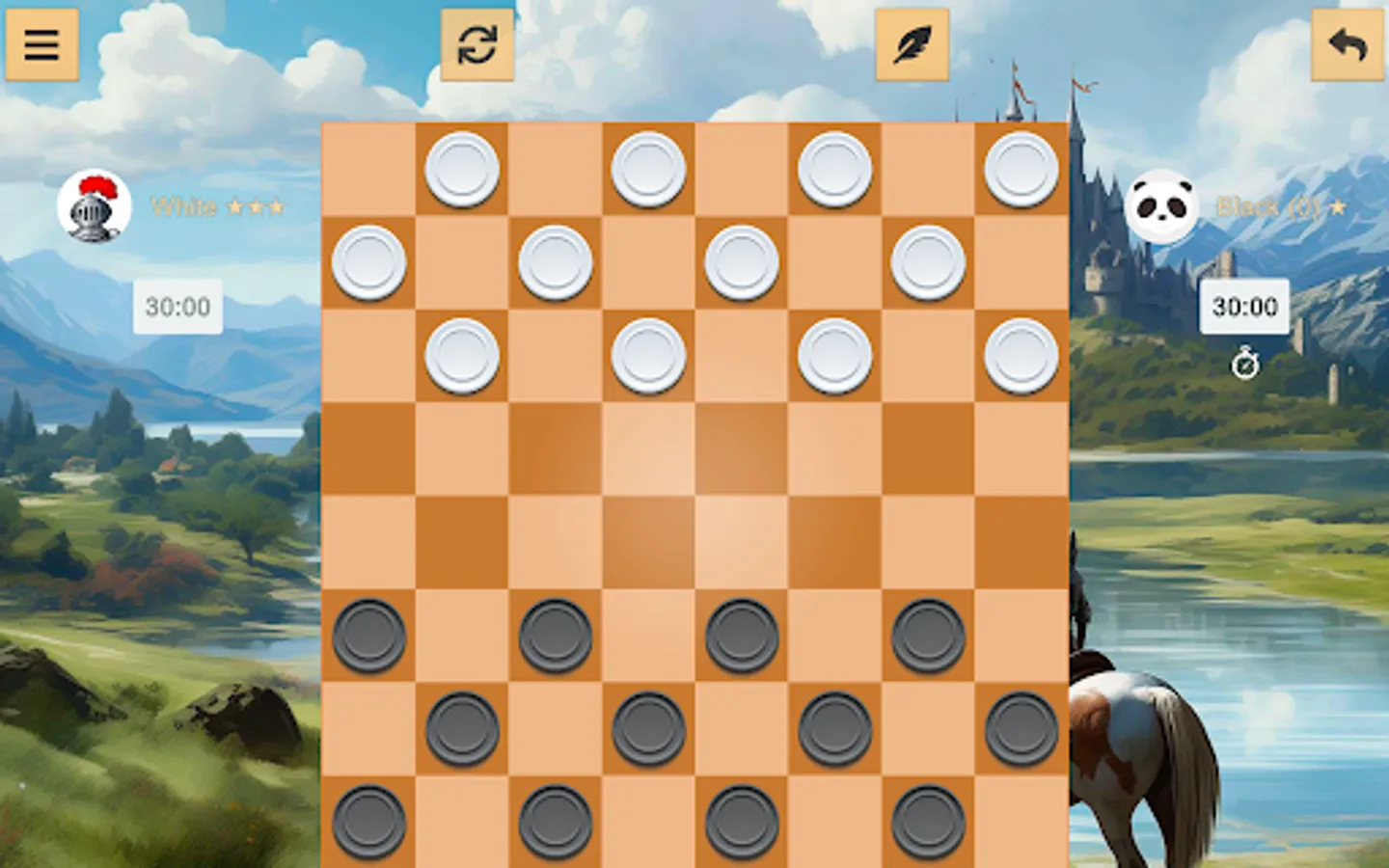Screen dimensions: 1389x868
Task: Click the undo move arrow
Action: pos(1347,44)
